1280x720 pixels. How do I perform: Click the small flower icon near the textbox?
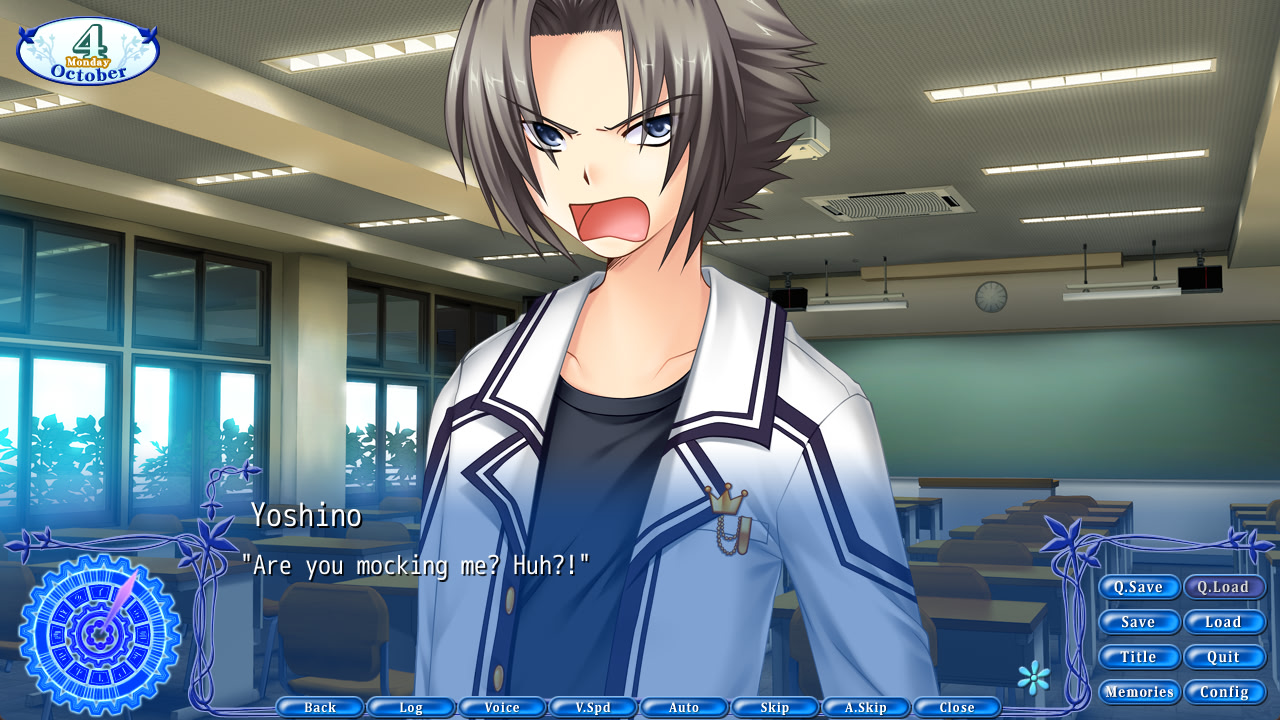1035,677
